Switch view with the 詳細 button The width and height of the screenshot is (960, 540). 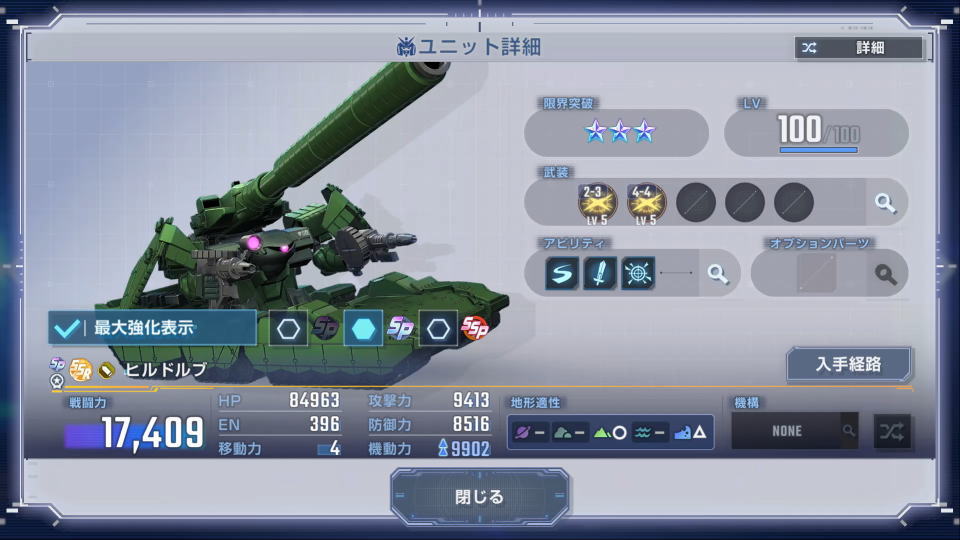click(858, 48)
